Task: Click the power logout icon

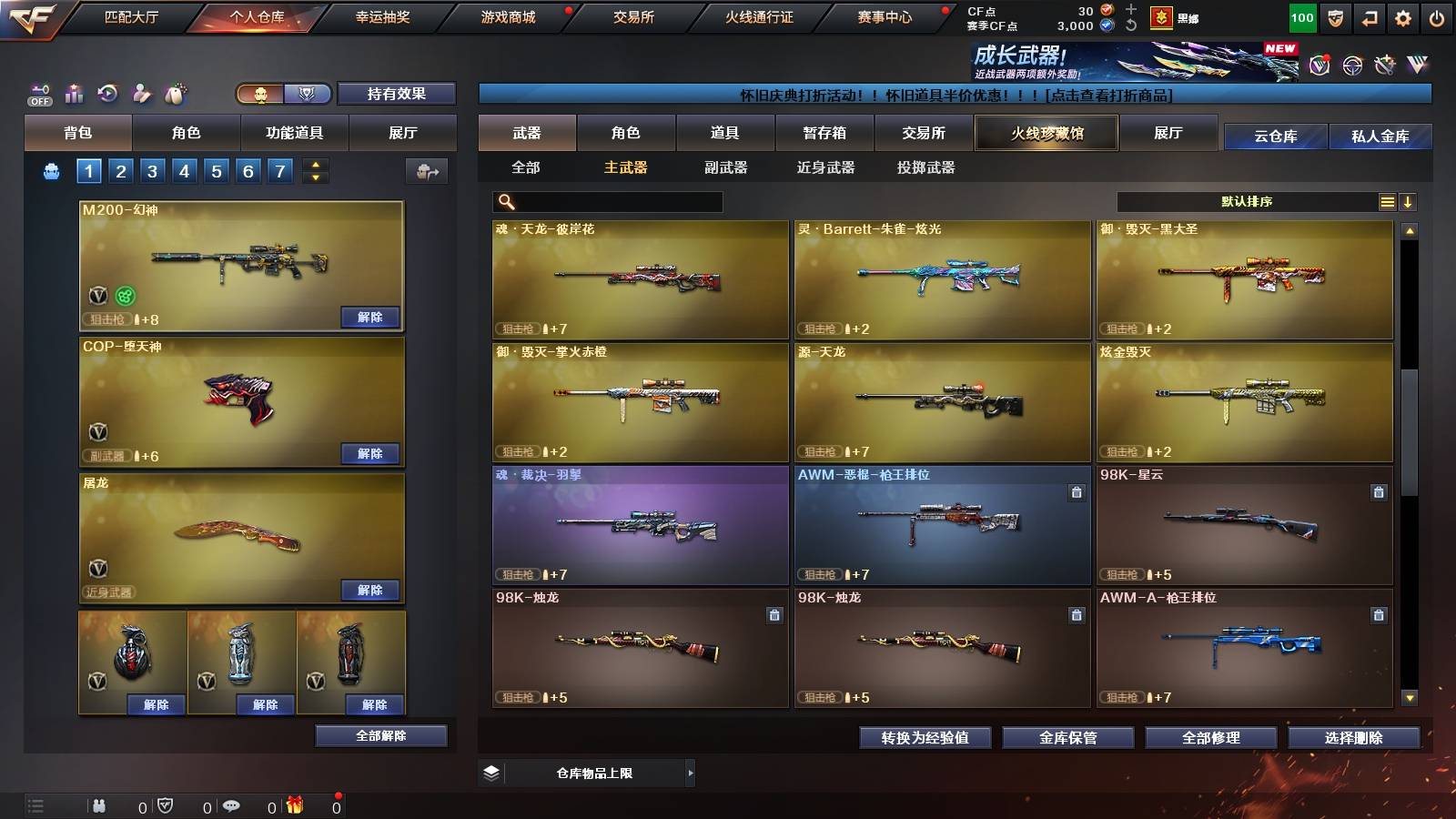Action: [1436, 15]
